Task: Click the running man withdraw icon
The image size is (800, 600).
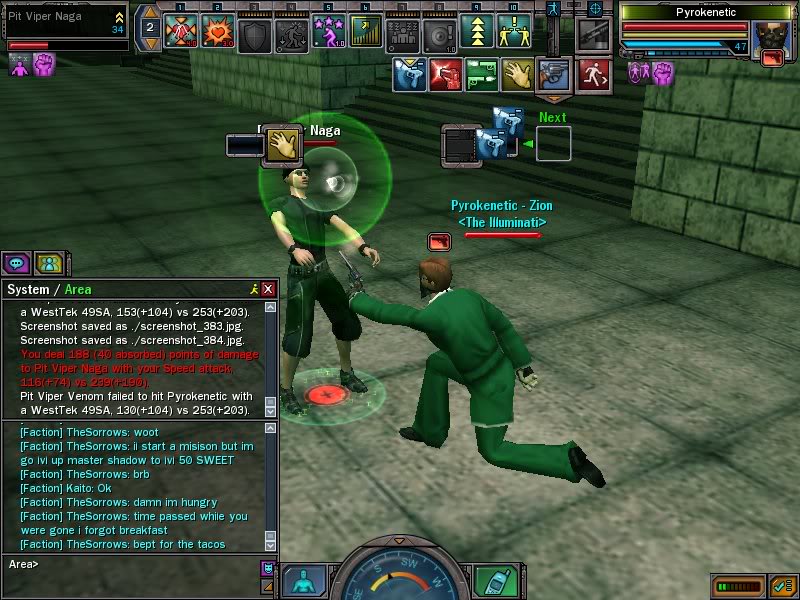Action: [x=593, y=72]
